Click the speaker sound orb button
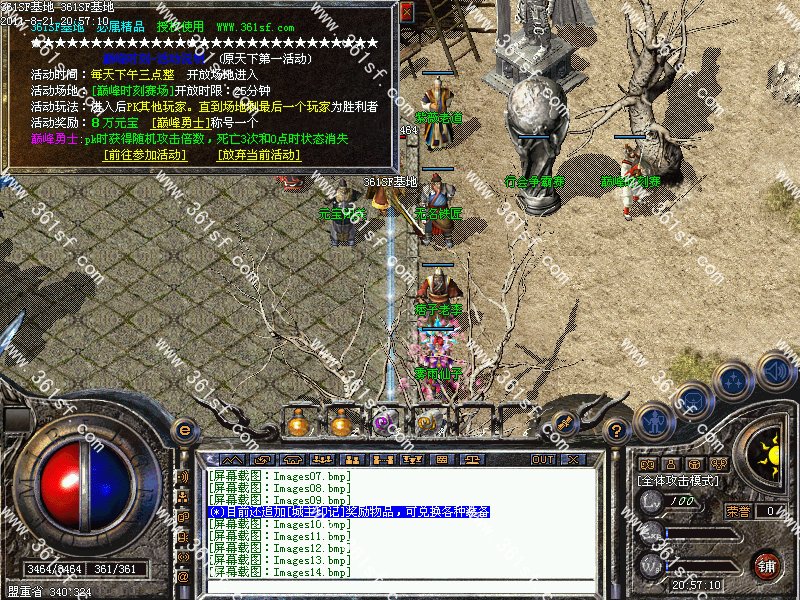The height and width of the screenshot is (600, 800). point(774,371)
